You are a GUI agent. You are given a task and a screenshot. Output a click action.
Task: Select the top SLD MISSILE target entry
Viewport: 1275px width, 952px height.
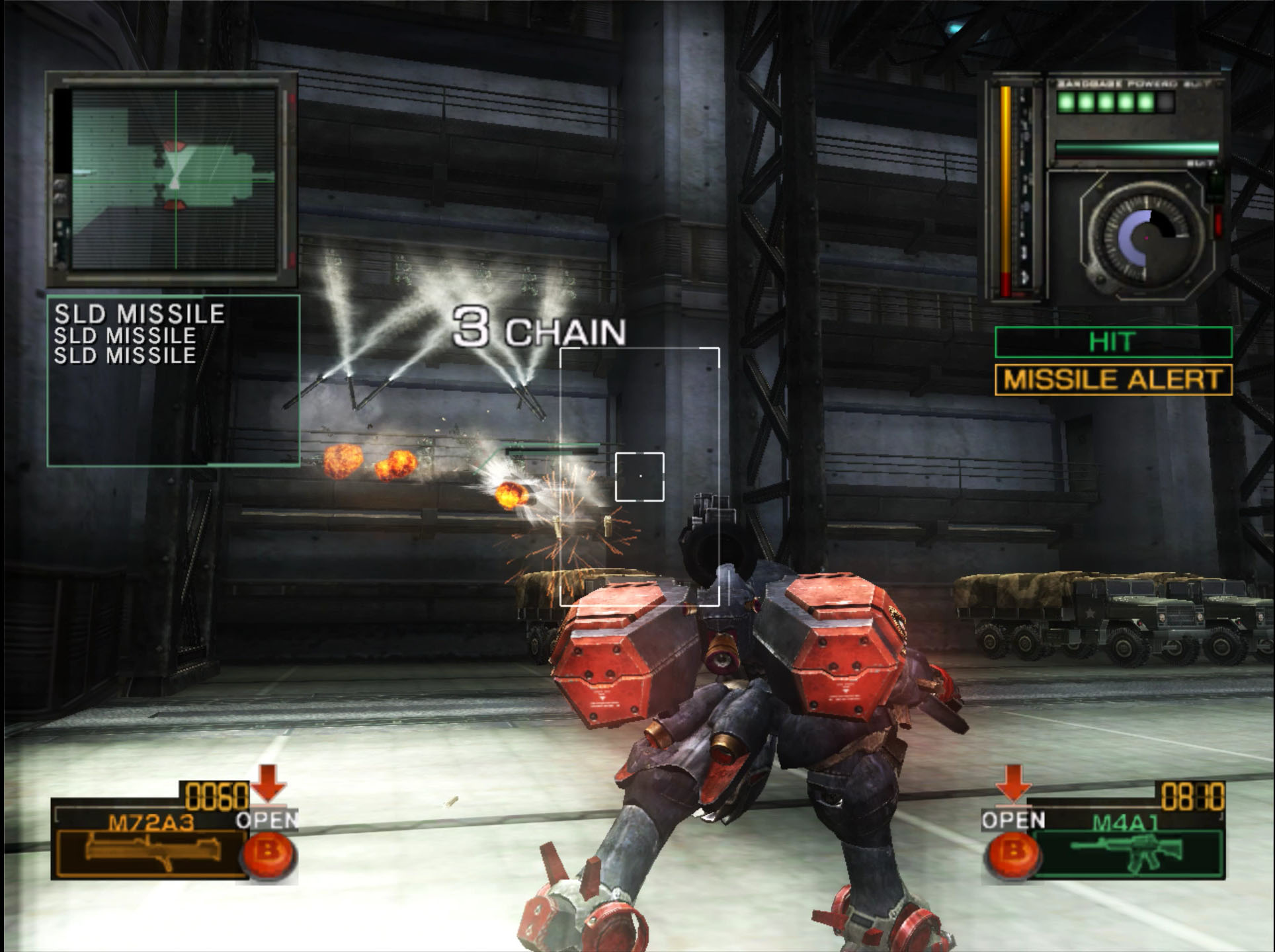coord(140,313)
